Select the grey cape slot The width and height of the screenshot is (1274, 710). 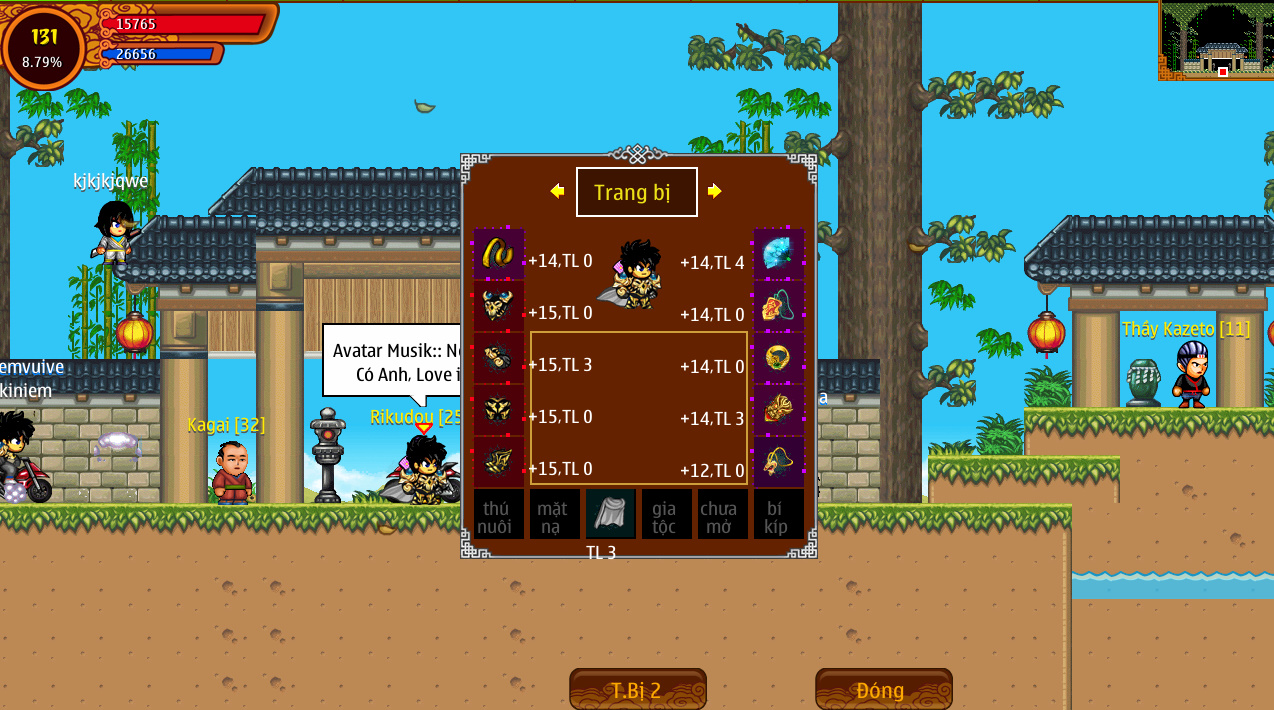[610, 514]
